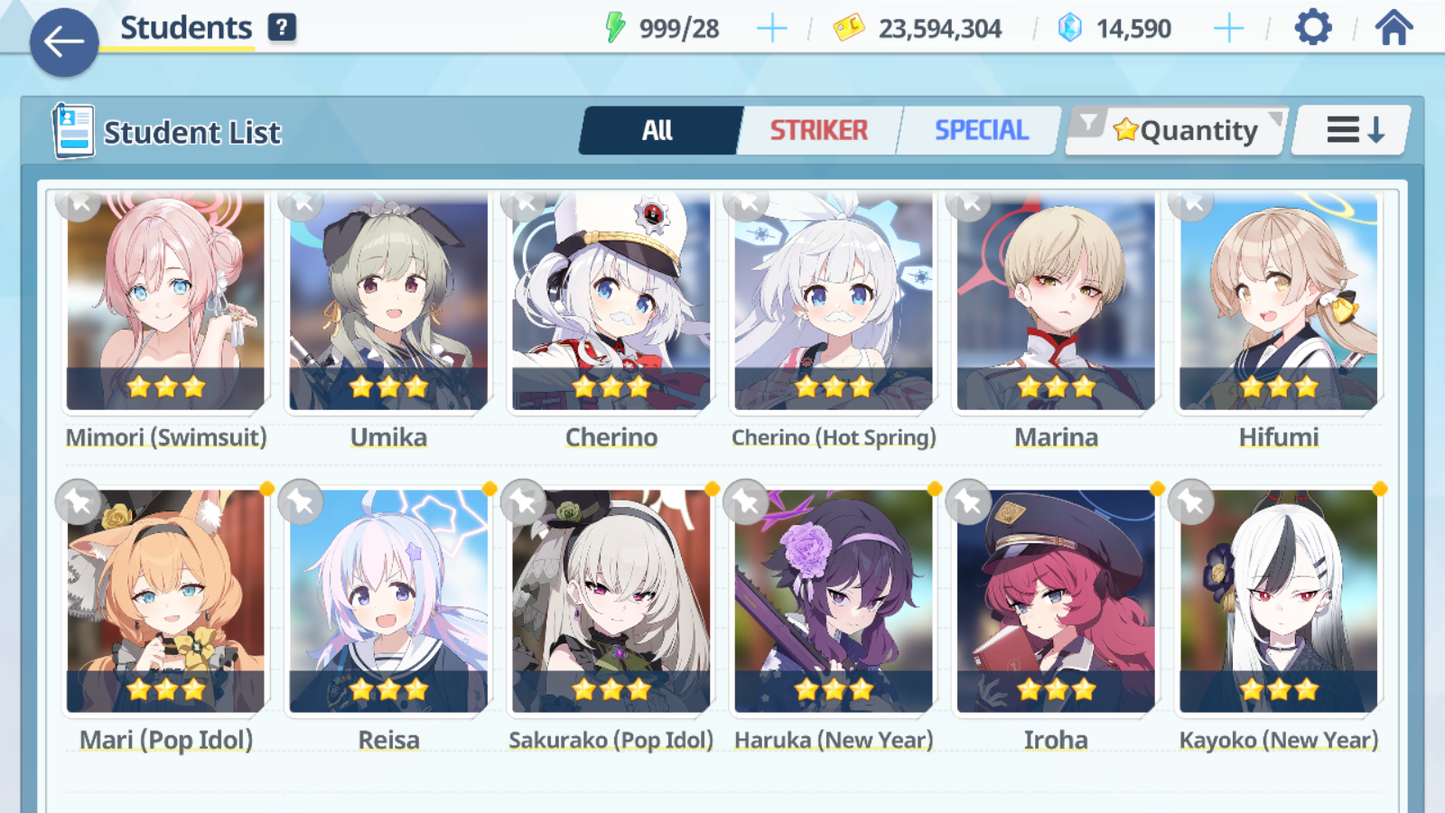Open the Students help question mark
Image resolution: width=1445 pixels, height=813 pixels.
pyautogui.click(x=282, y=27)
